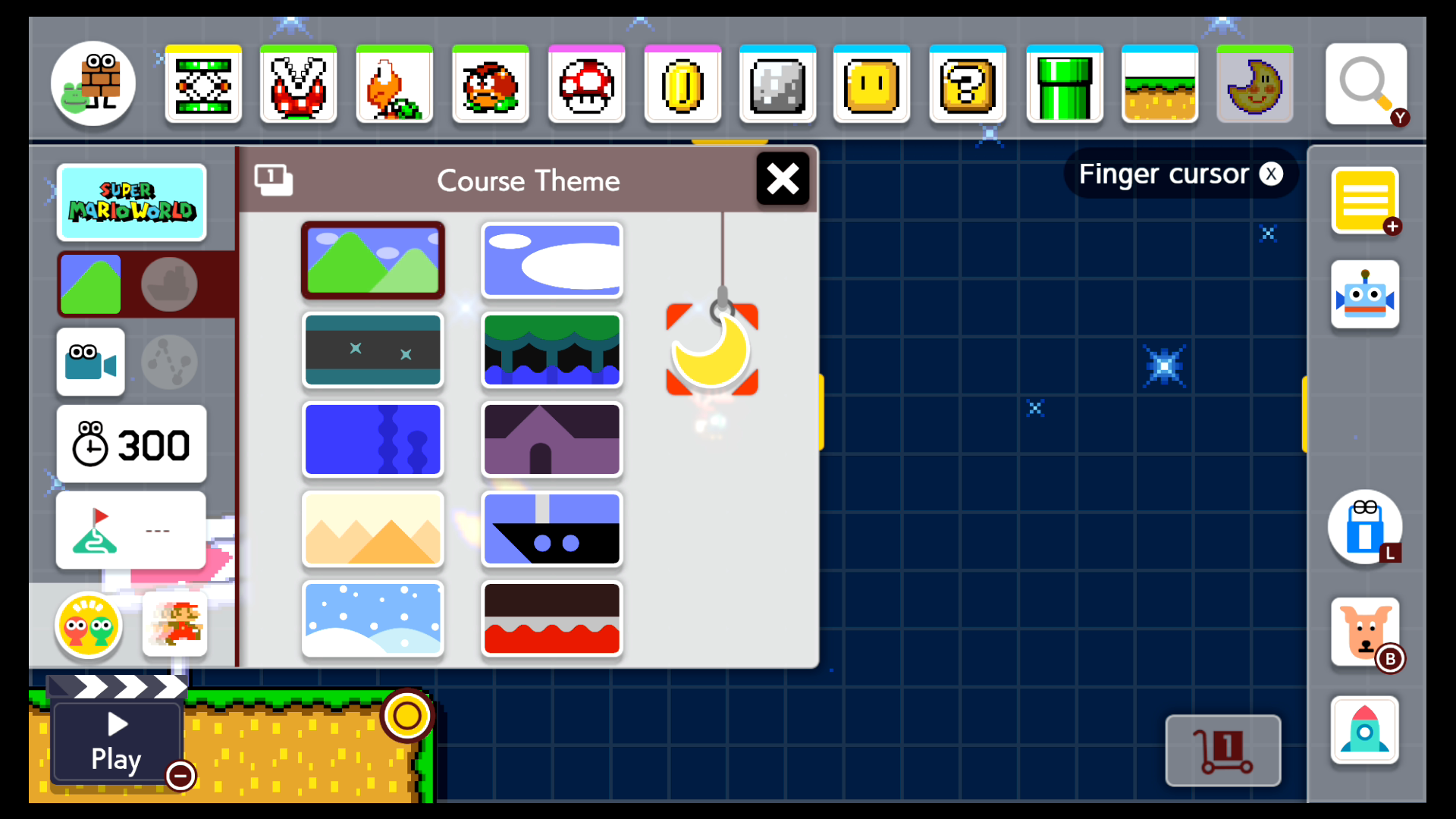The width and height of the screenshot is (1456, 819).
Task: Select the coin item
Action: click(x=682, y=83)
